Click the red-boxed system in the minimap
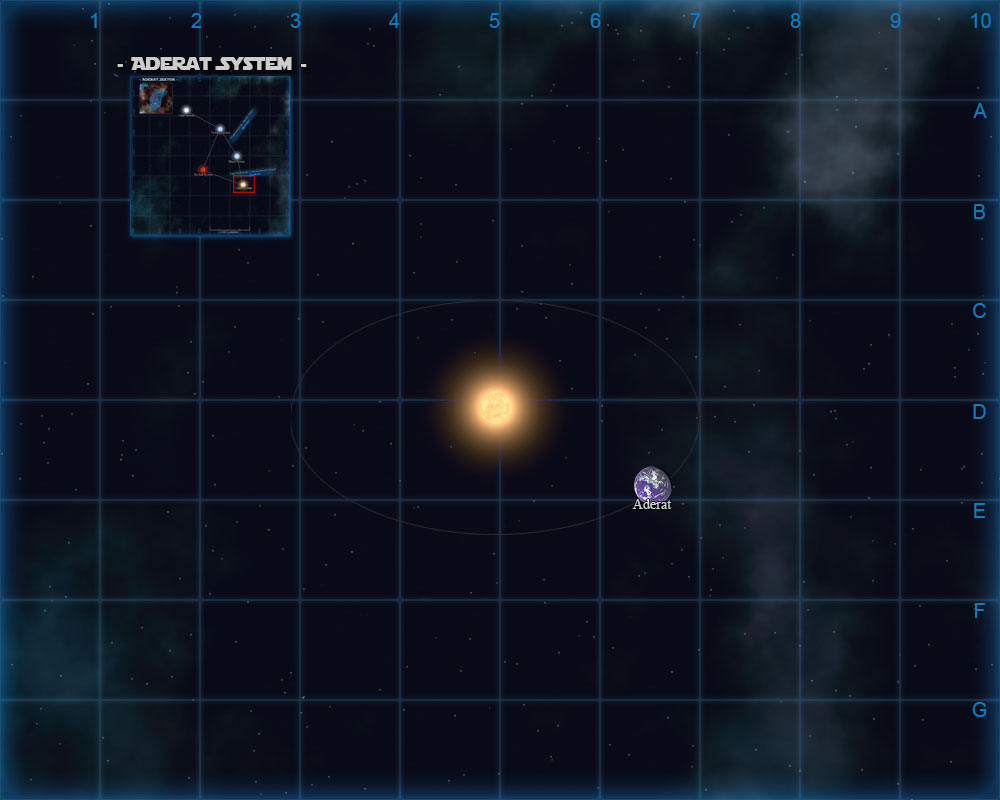This screenshot has width=1000, height=800. 243,184
